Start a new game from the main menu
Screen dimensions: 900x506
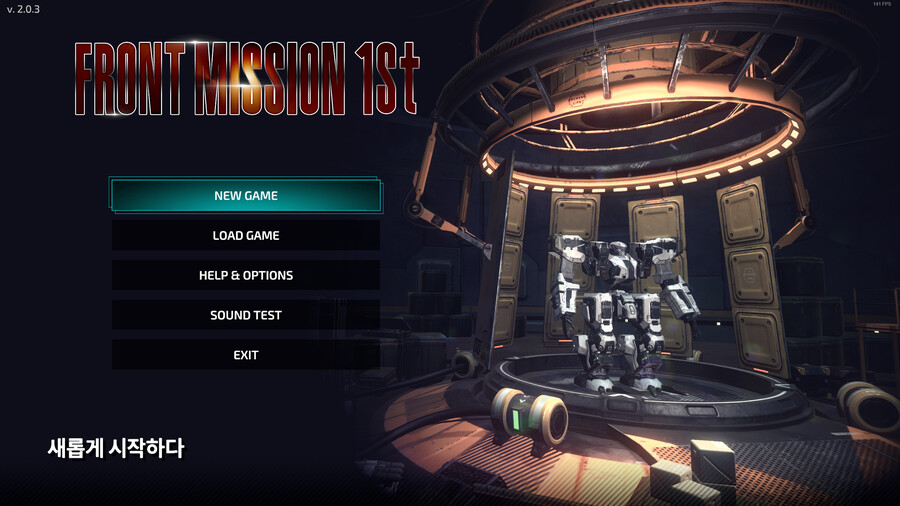pyautogui.click(x=246, y=196)
